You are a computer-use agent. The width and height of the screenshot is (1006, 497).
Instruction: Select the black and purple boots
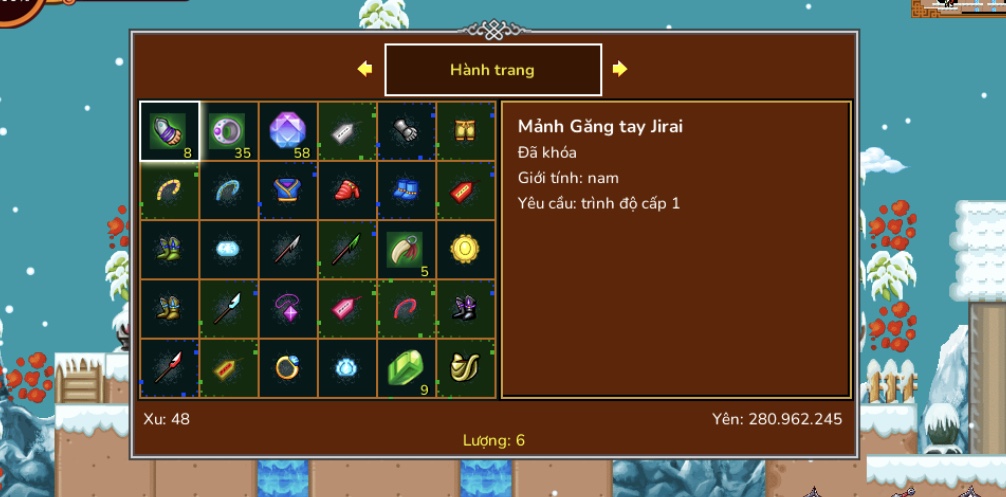coord(466,308)
